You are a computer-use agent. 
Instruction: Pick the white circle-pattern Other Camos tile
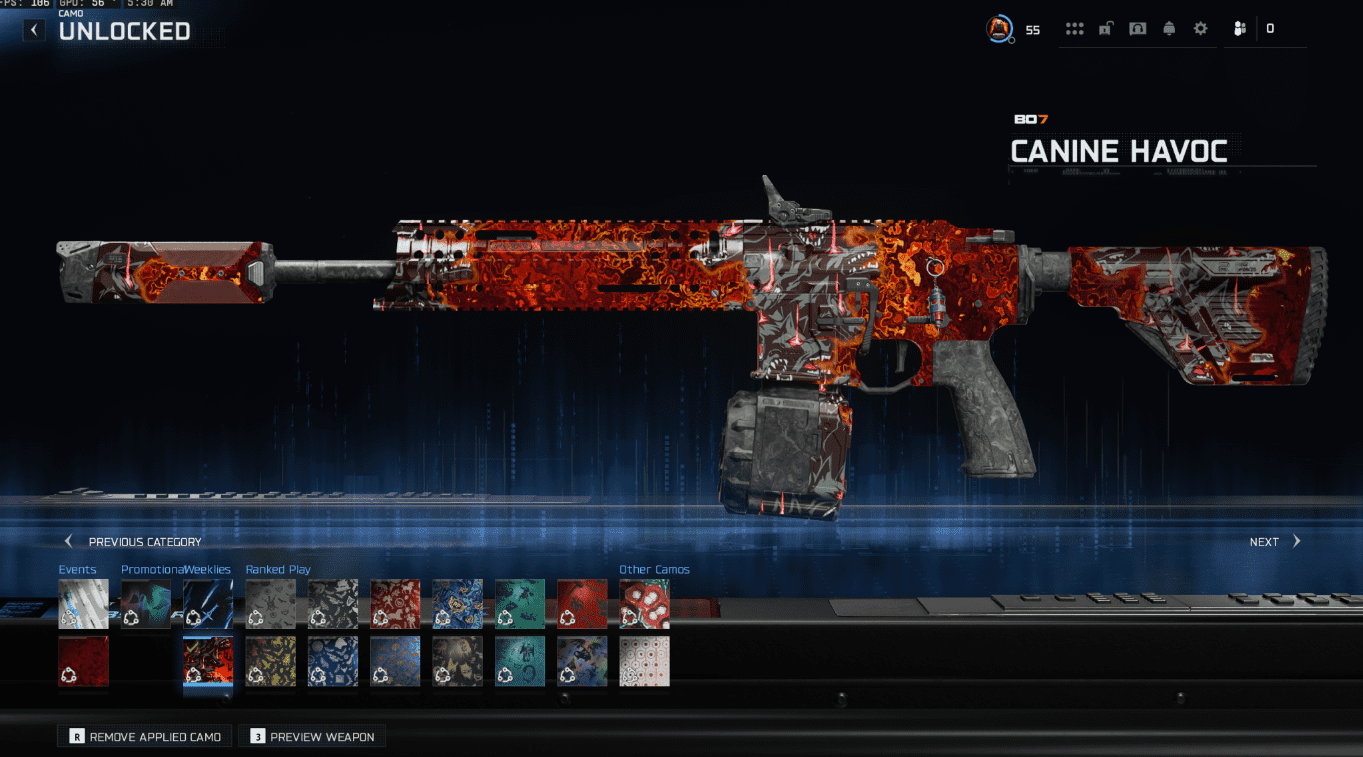click(644, 661)
